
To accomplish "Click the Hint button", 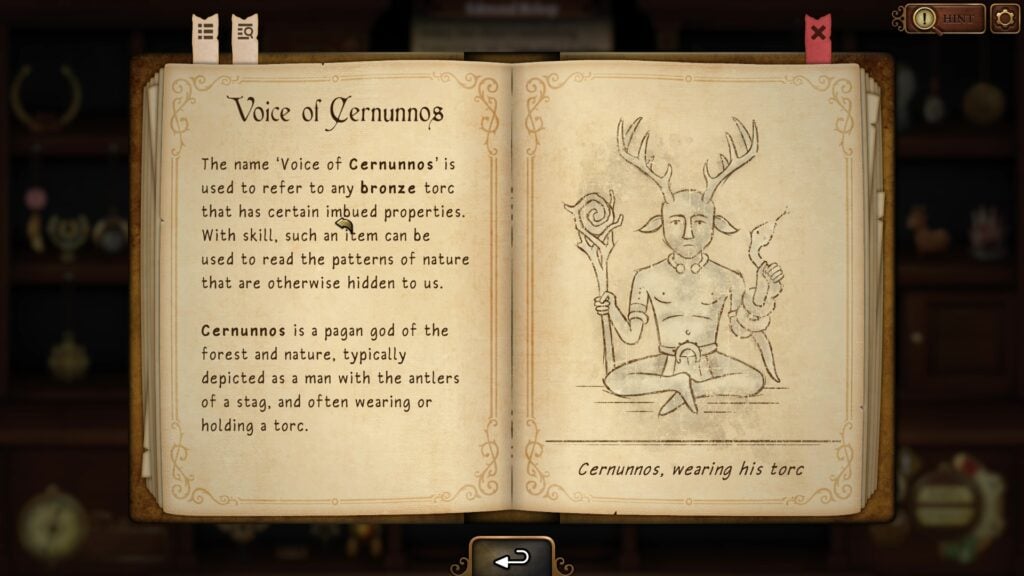I will pos(945,18).
